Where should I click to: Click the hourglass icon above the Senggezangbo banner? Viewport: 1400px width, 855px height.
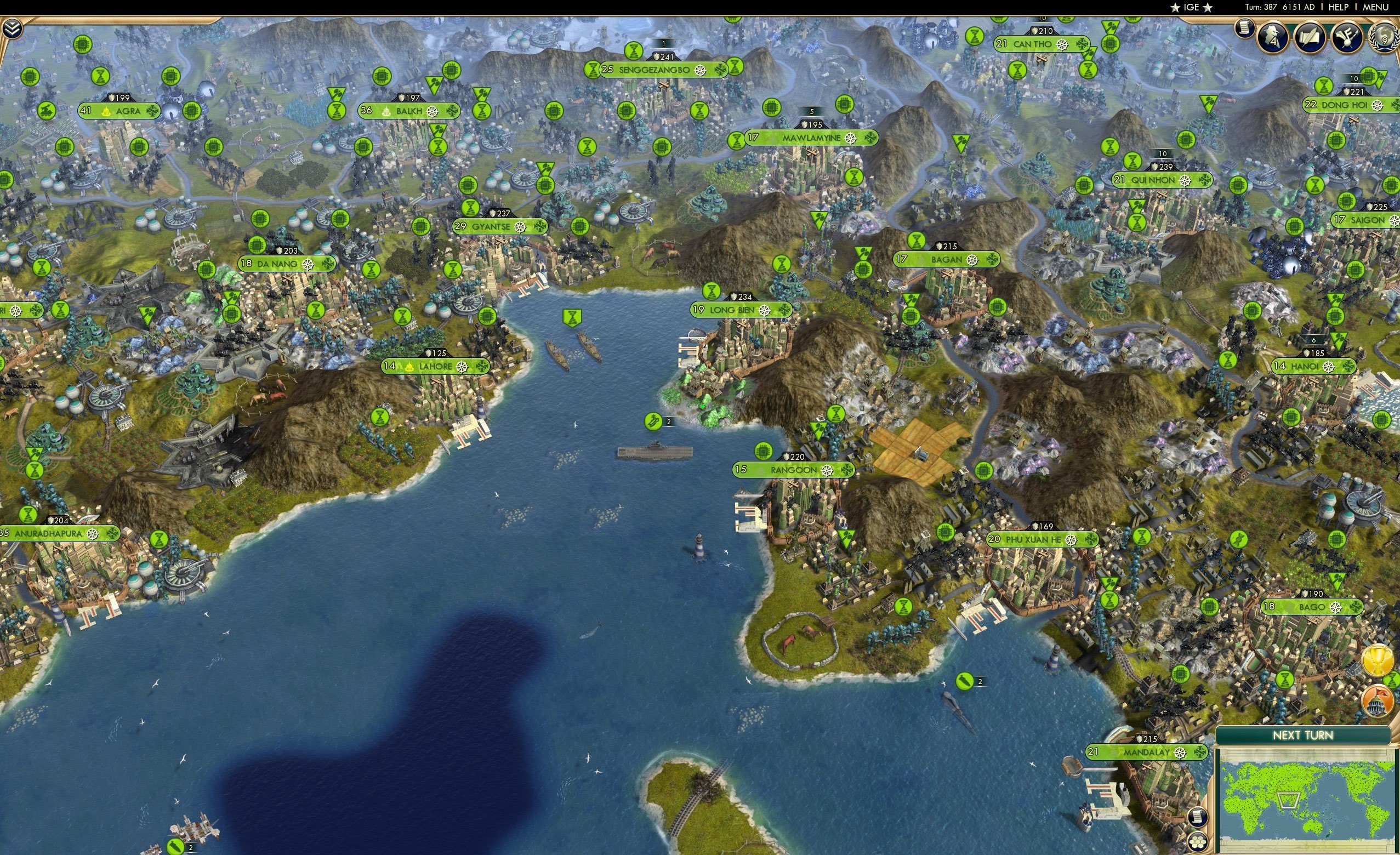(634, 52)
